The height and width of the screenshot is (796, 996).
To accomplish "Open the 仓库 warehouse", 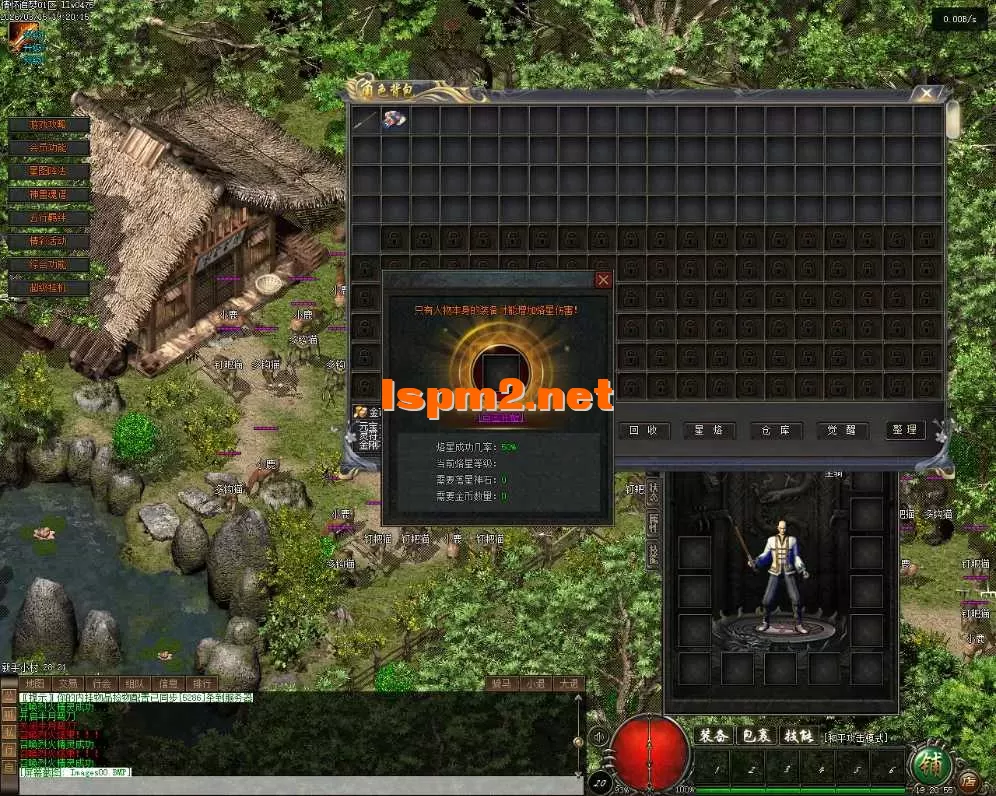I will (773, 430).
